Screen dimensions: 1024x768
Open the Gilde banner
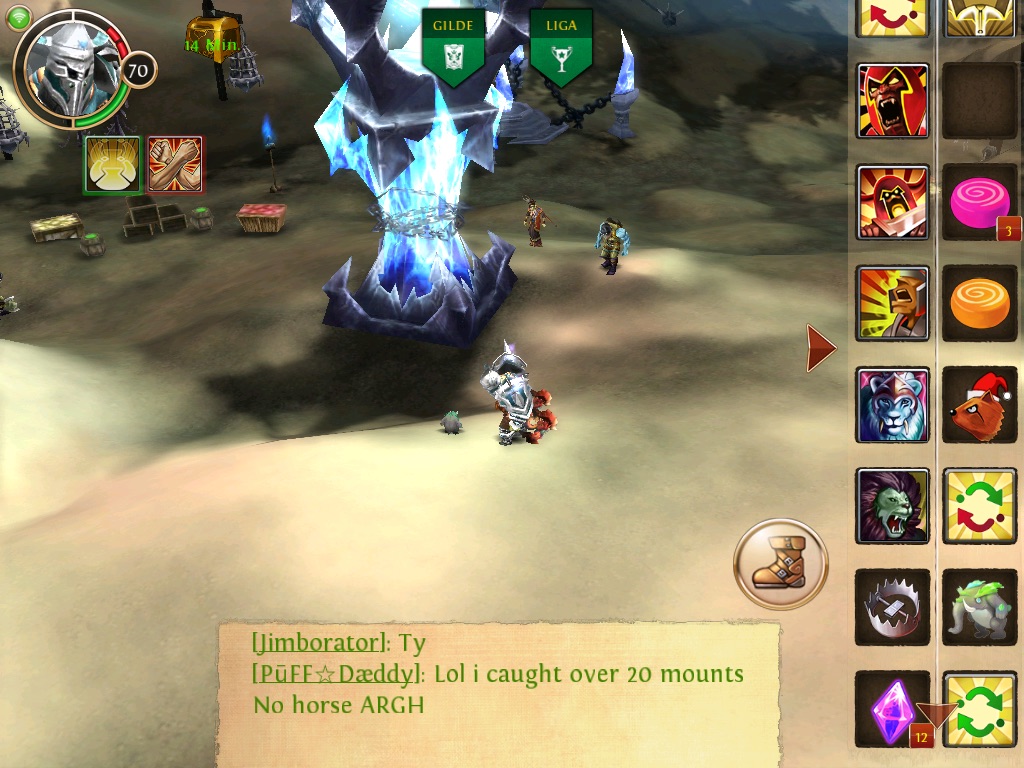click(x=453, y=46)
